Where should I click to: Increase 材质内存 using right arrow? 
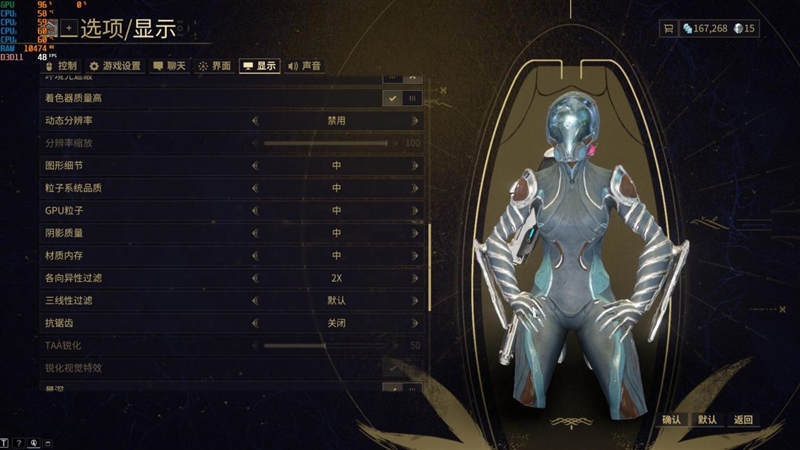415,255
